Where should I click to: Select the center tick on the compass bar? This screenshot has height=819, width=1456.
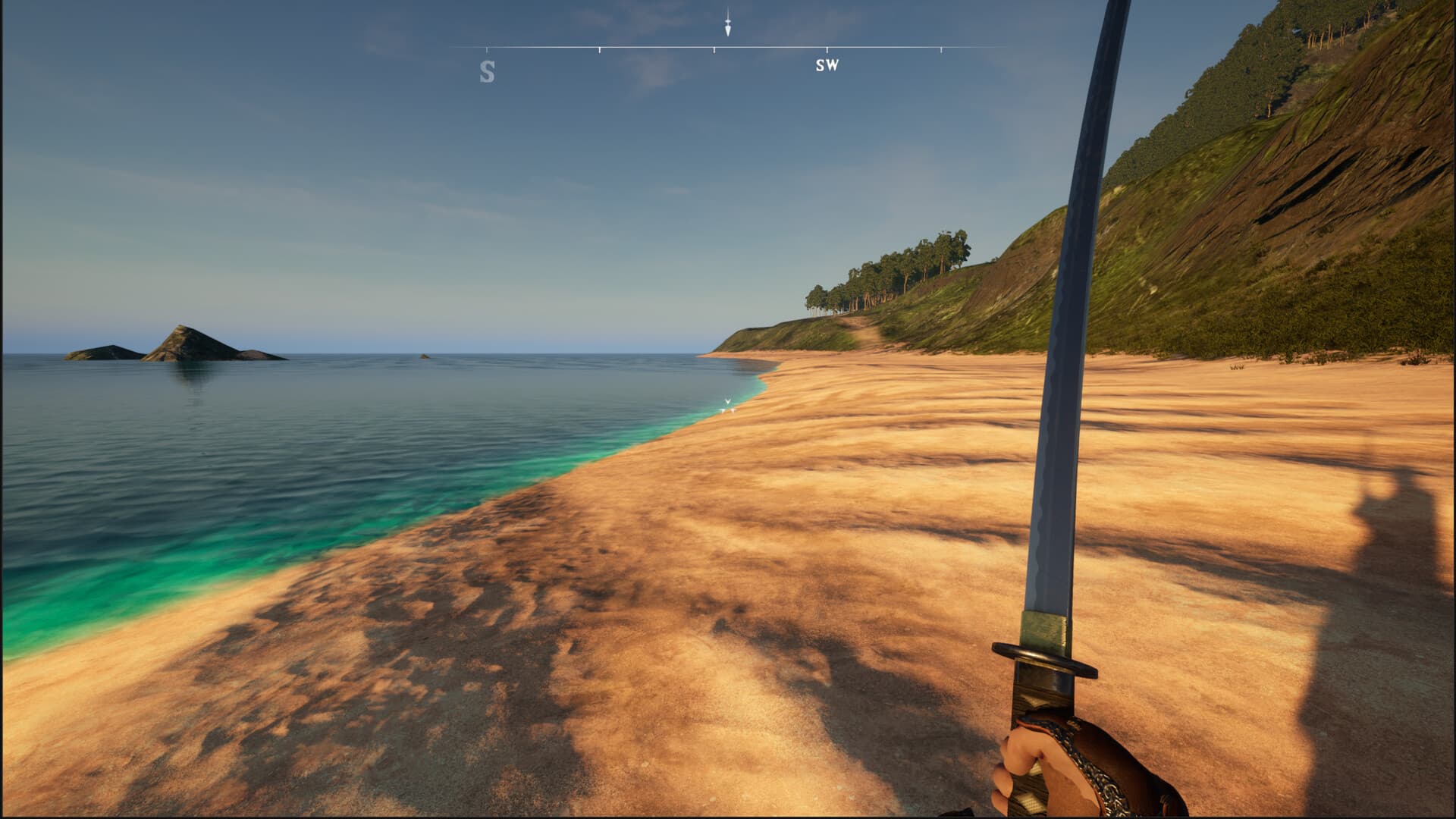(x=714, y=49)
